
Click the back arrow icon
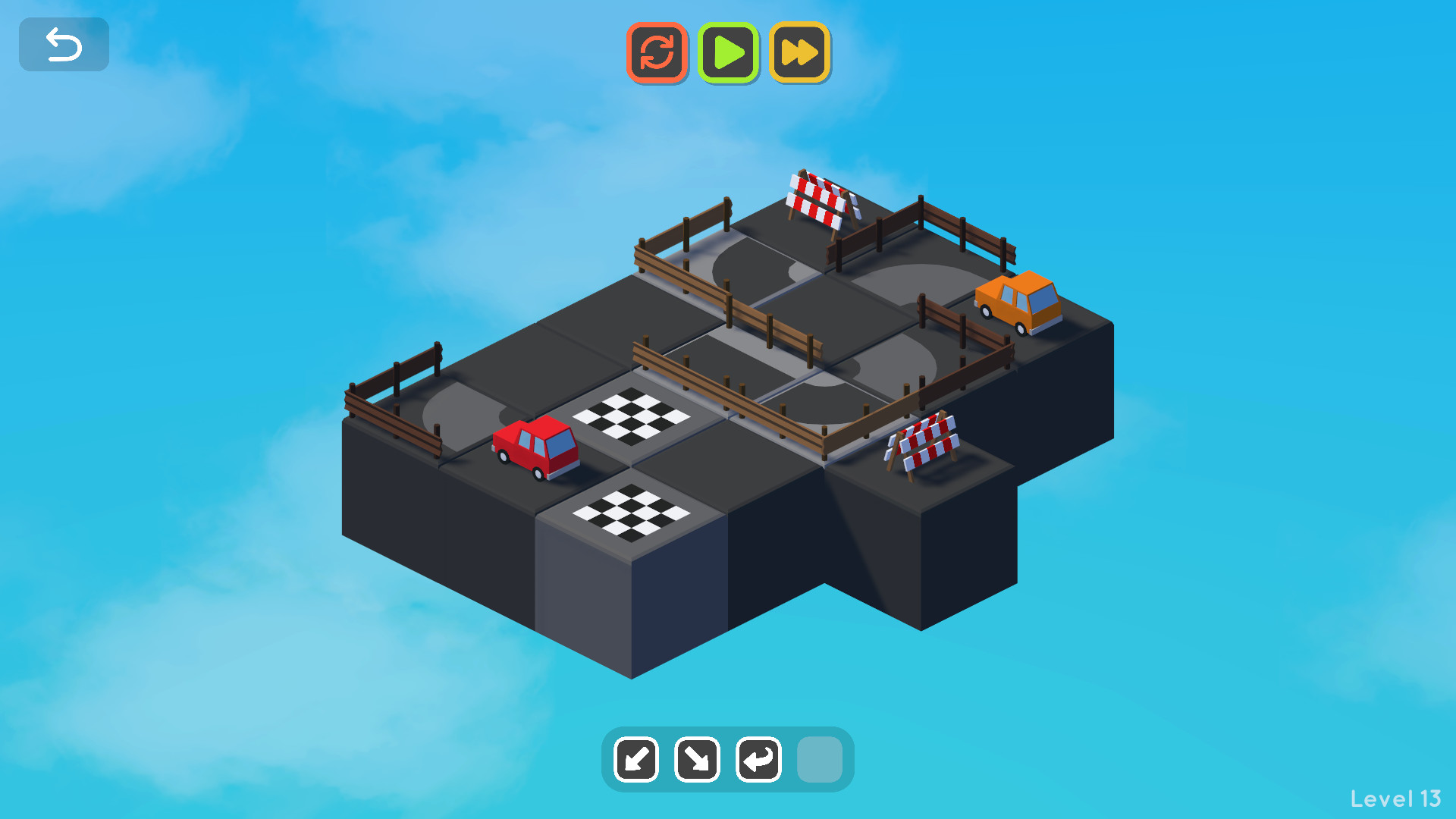(64, 44)
